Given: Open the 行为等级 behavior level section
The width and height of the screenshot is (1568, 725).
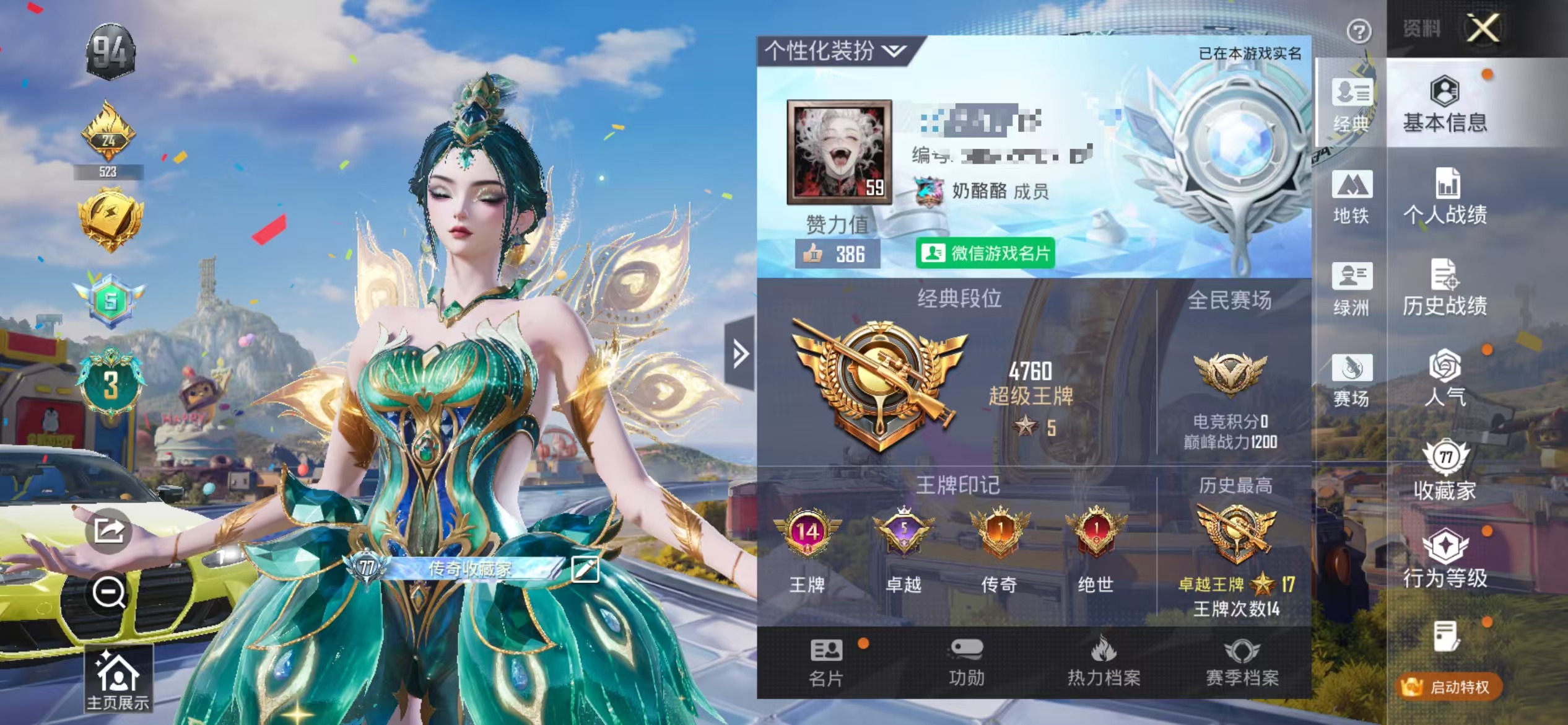Looking at the screenshot, I should (1444, 561).
